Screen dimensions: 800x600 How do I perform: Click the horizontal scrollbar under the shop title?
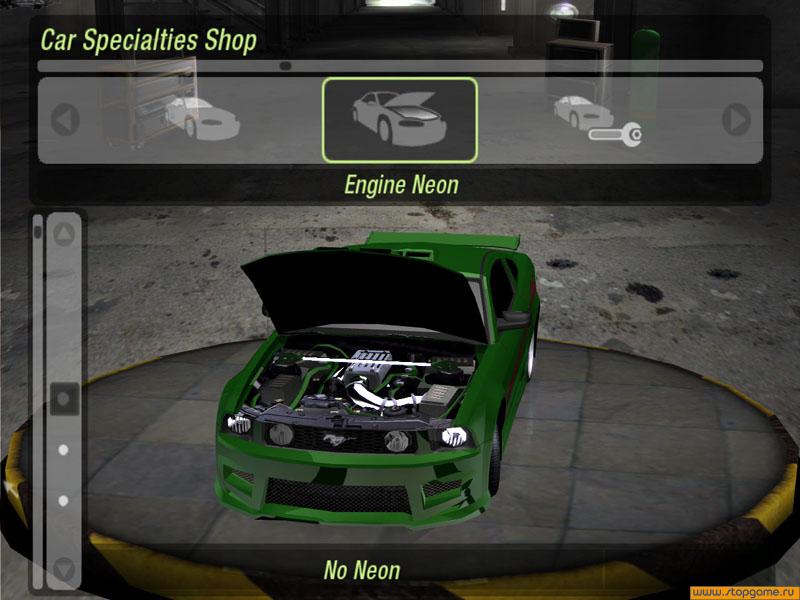[x=400, y=66]
